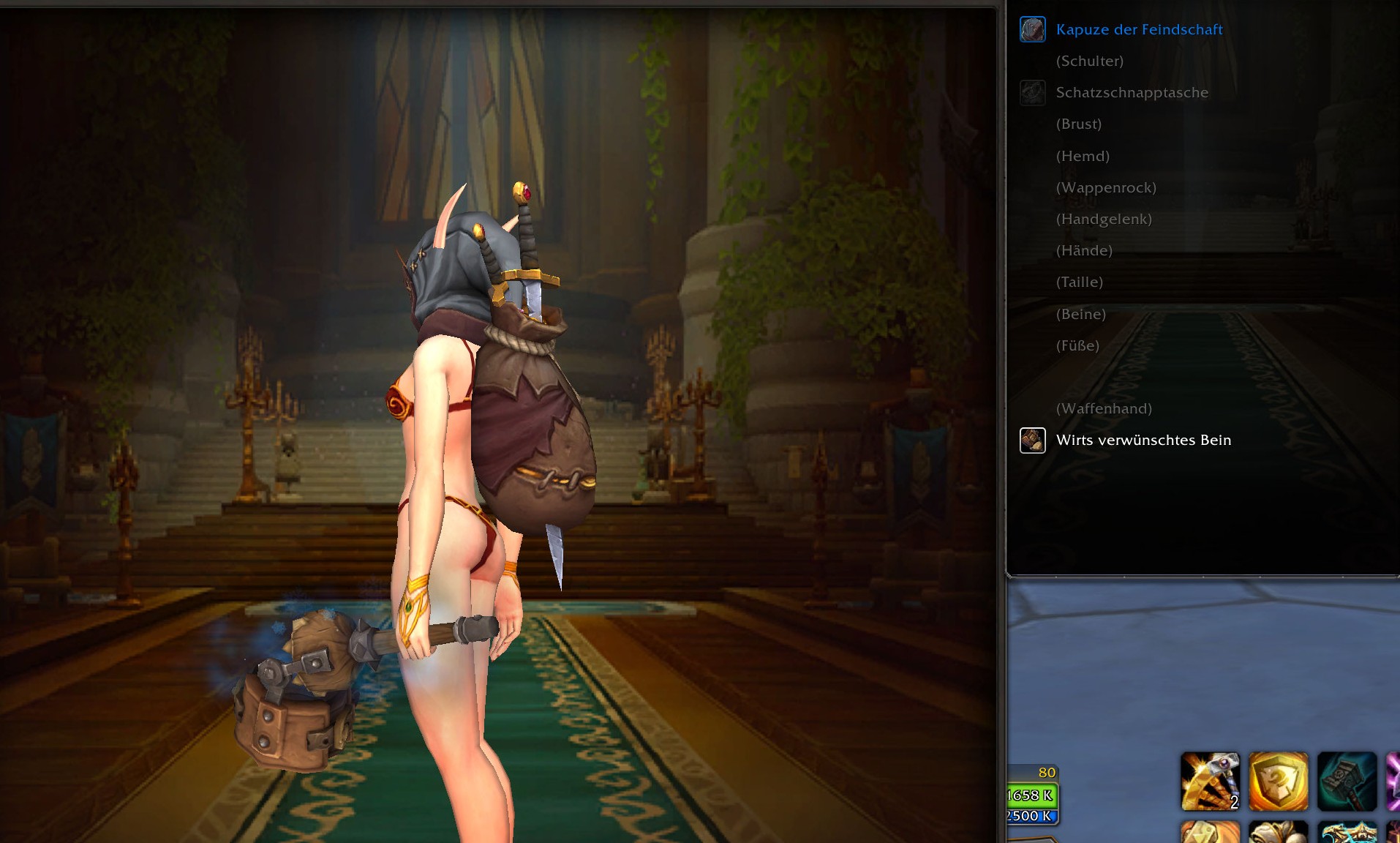
Task: Click the Kapuze der Feindschaft hood icon
Action: tap(1033, 30)
